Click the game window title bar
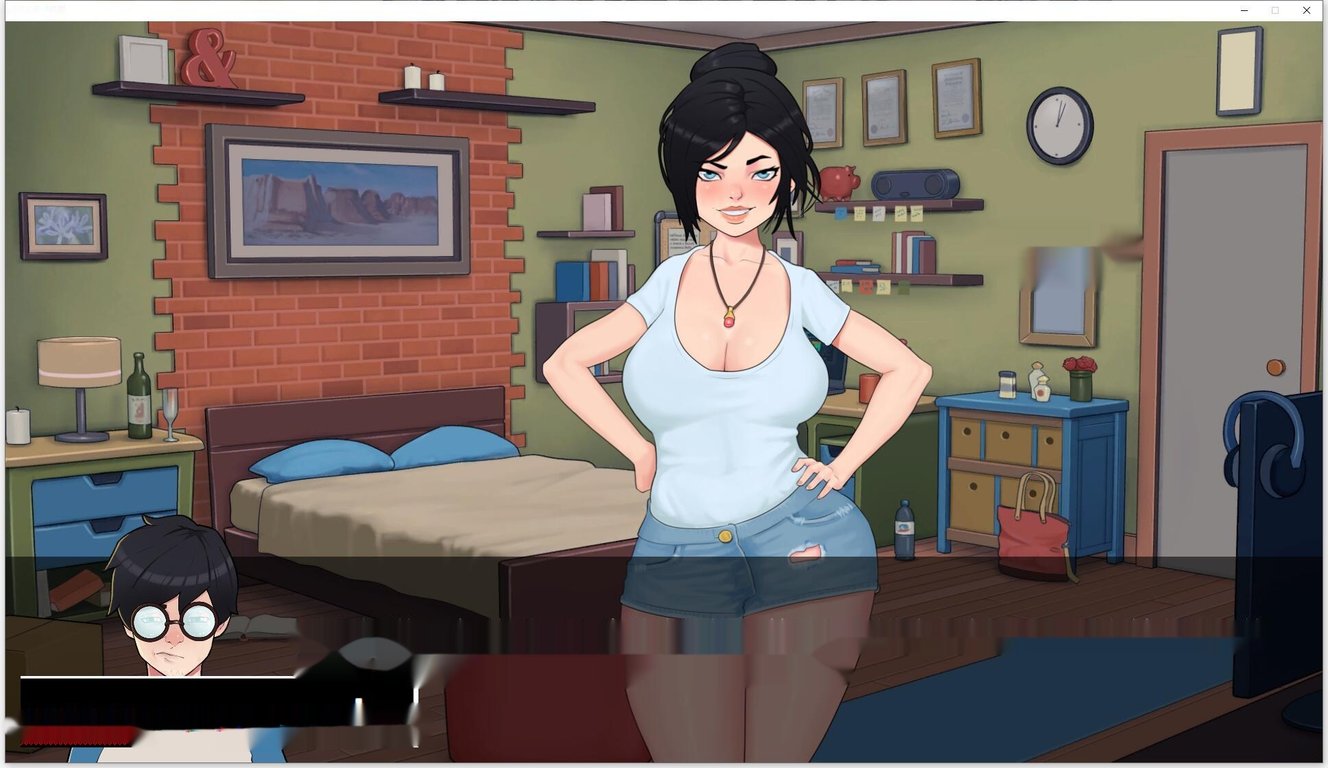 click(600, 10)
